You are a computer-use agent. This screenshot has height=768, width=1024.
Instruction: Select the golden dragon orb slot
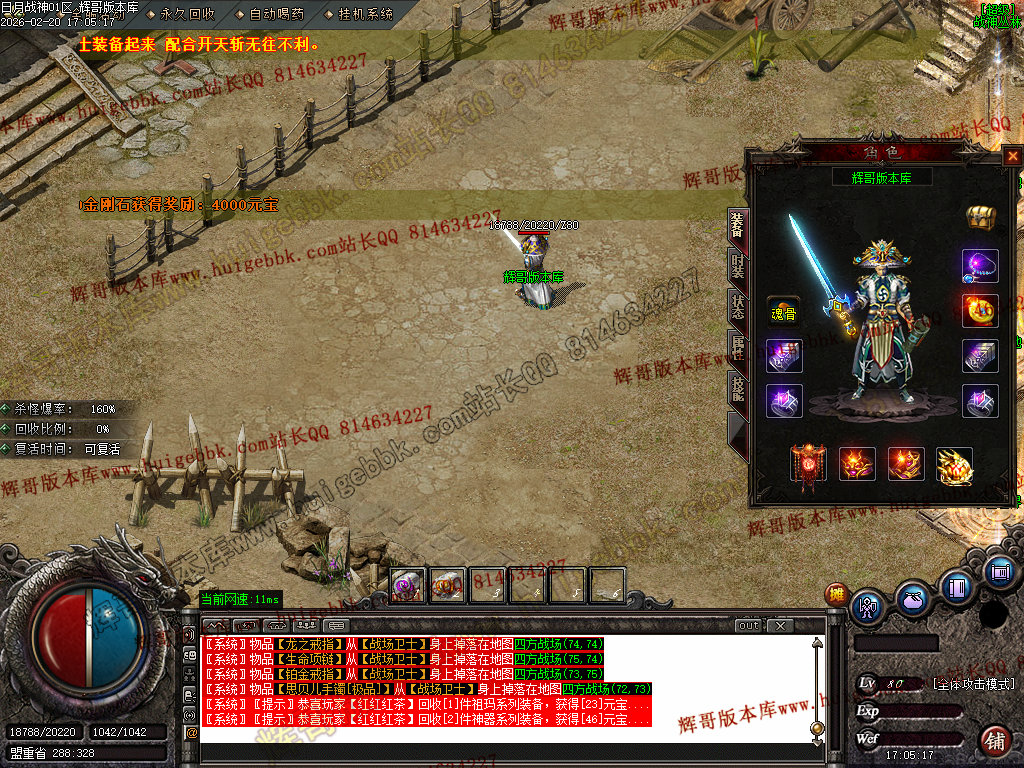coord(954,465)
